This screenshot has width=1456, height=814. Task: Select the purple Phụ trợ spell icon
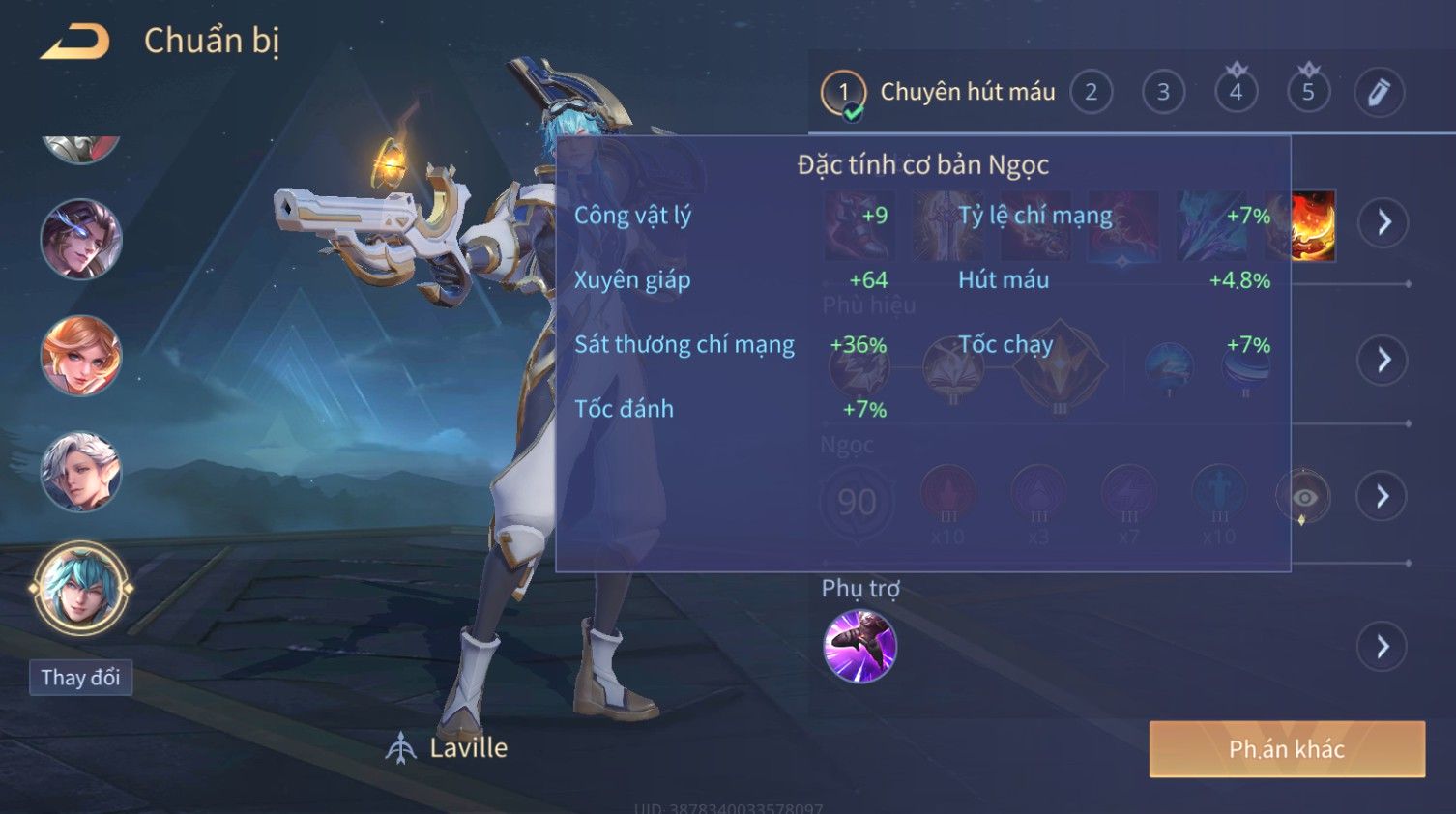[x=859, y=647]
